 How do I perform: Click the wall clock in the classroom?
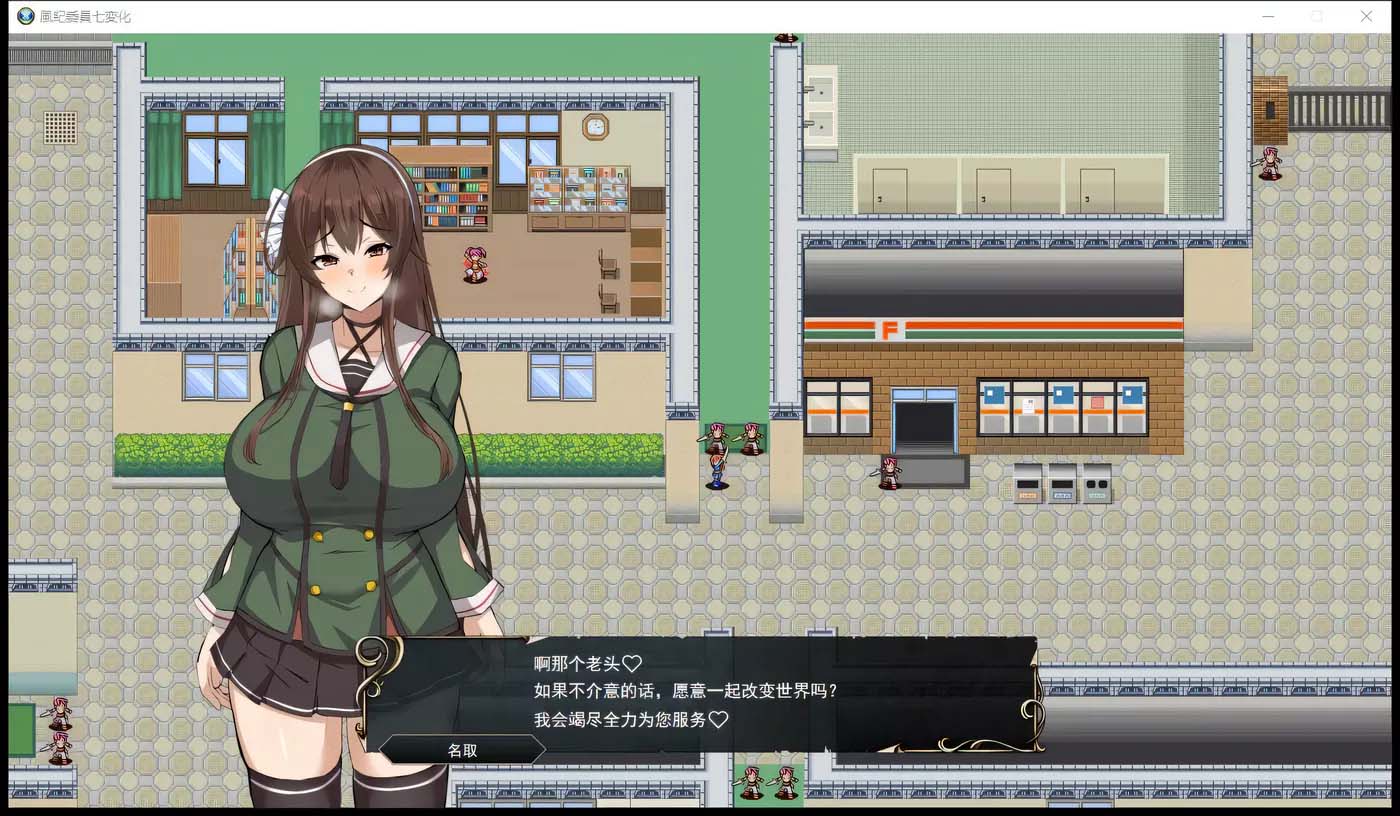point(595,128)
